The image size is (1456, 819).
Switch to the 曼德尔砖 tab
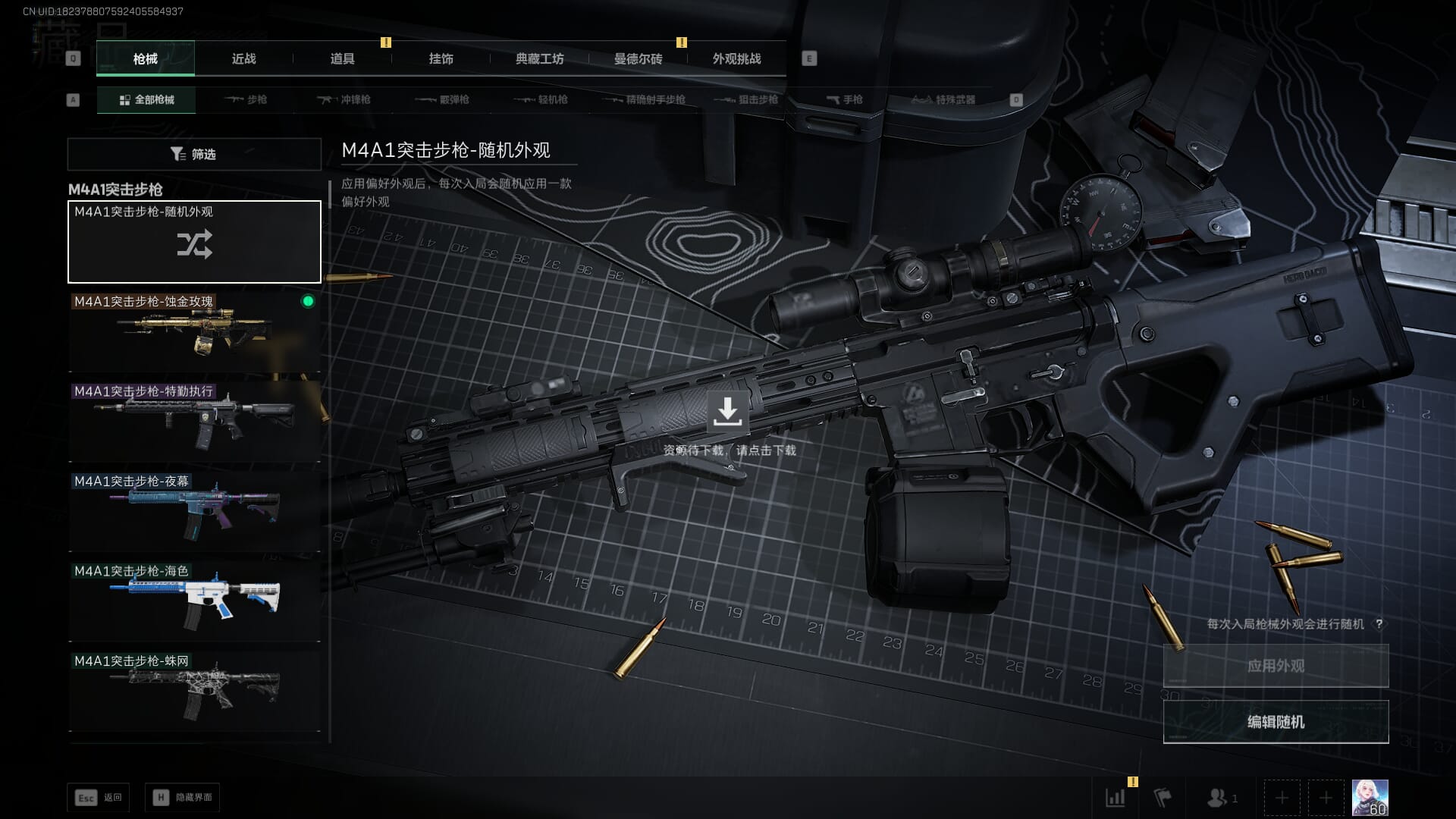coord(638,59)
